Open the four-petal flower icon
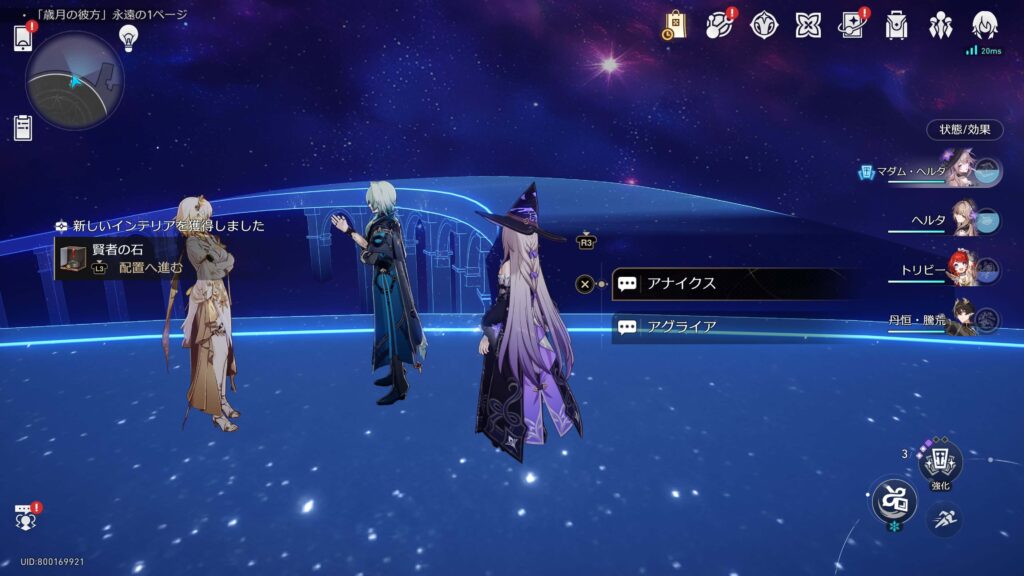Screen dimensions: 1024x576 tap(808, 25)
